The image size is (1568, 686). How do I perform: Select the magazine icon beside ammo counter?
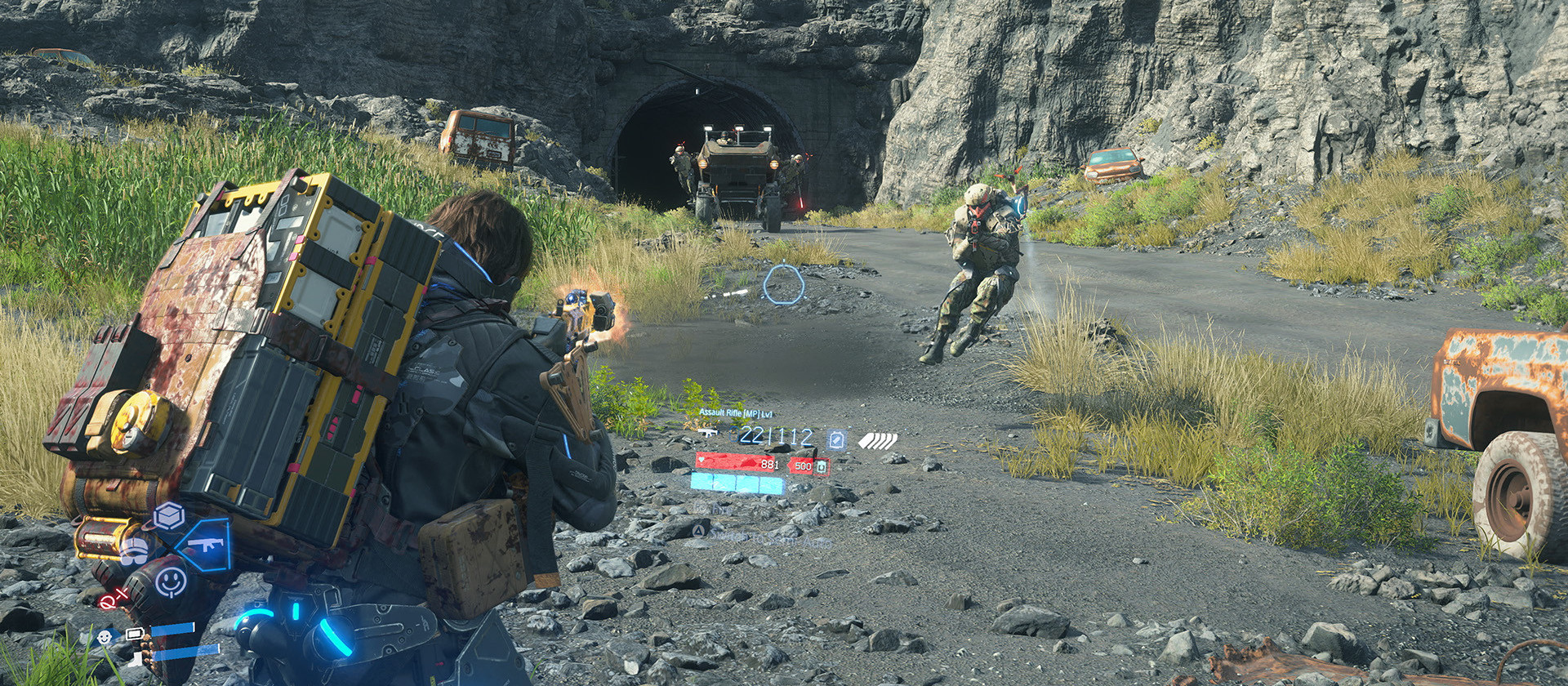click(835, 439)
